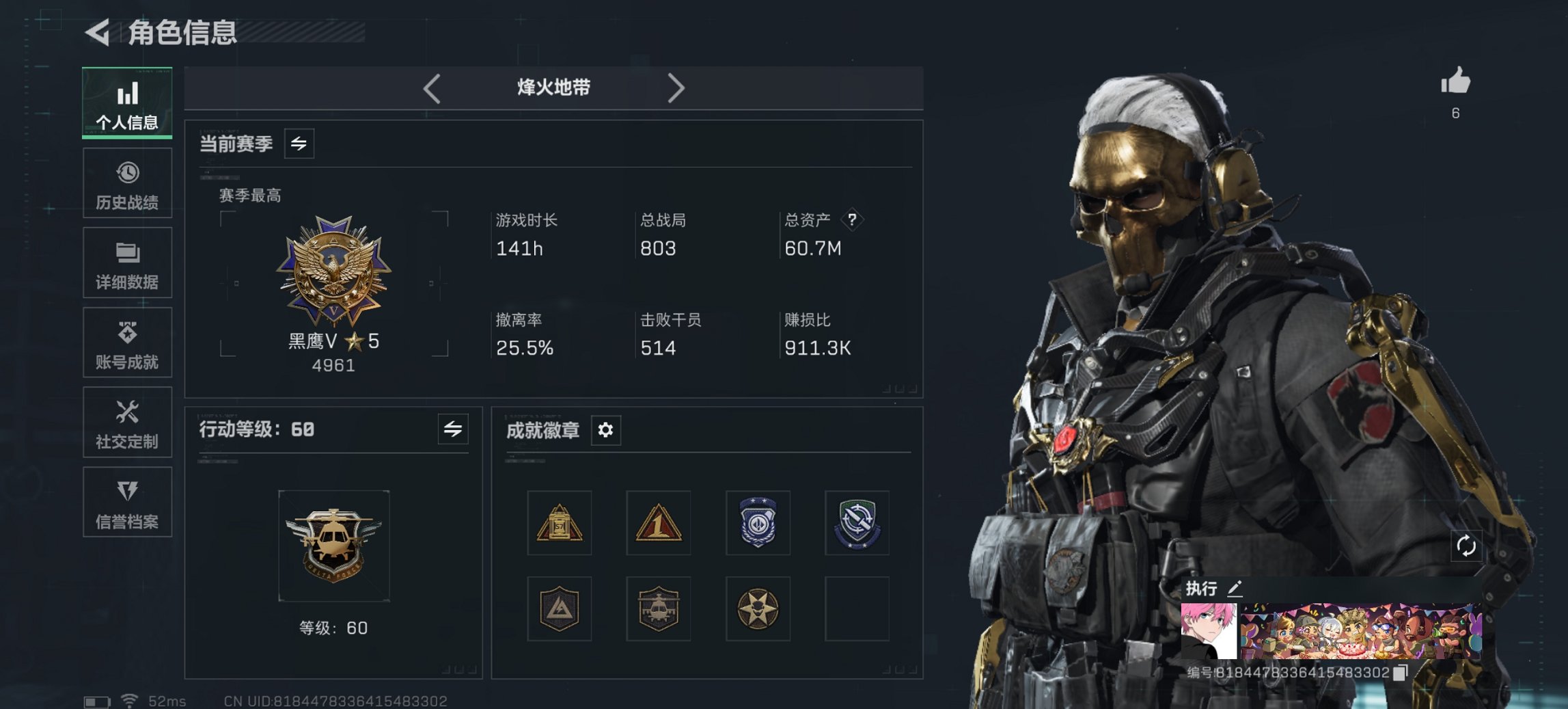Image resolution: width=1568 pixels, height=709 pixels.
Task: Tap the 总资产 question mark tooltip
Action: click(x=852, y=220)
